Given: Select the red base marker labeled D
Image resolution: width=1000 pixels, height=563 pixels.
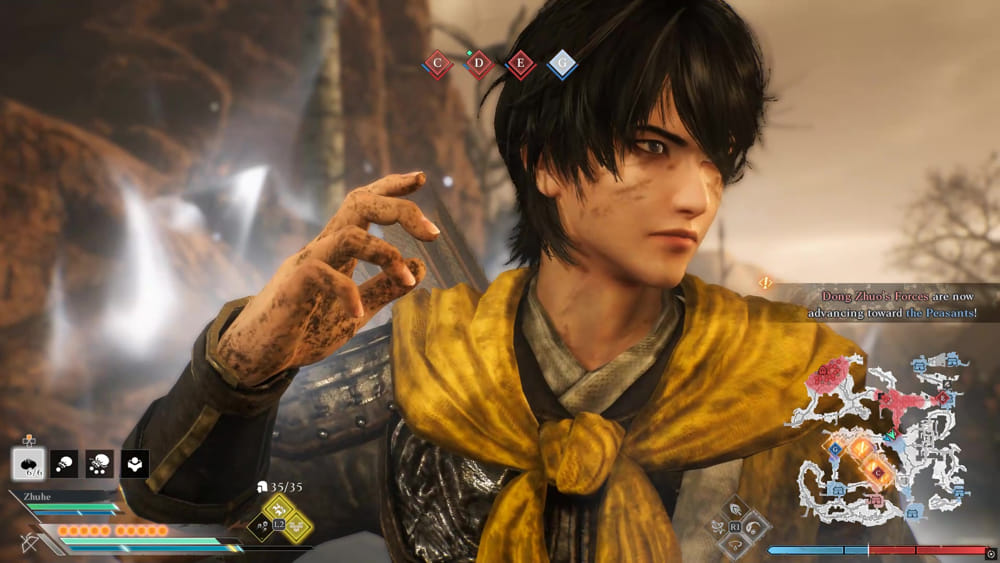Looking at the screenshot, I should [x=479, y=65].
